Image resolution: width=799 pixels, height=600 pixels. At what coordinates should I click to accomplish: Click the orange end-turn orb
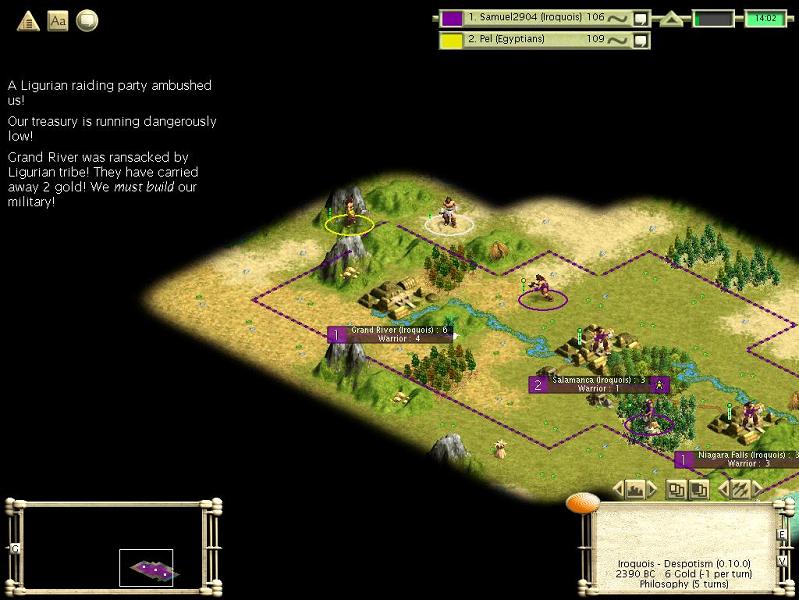point(582,502)
